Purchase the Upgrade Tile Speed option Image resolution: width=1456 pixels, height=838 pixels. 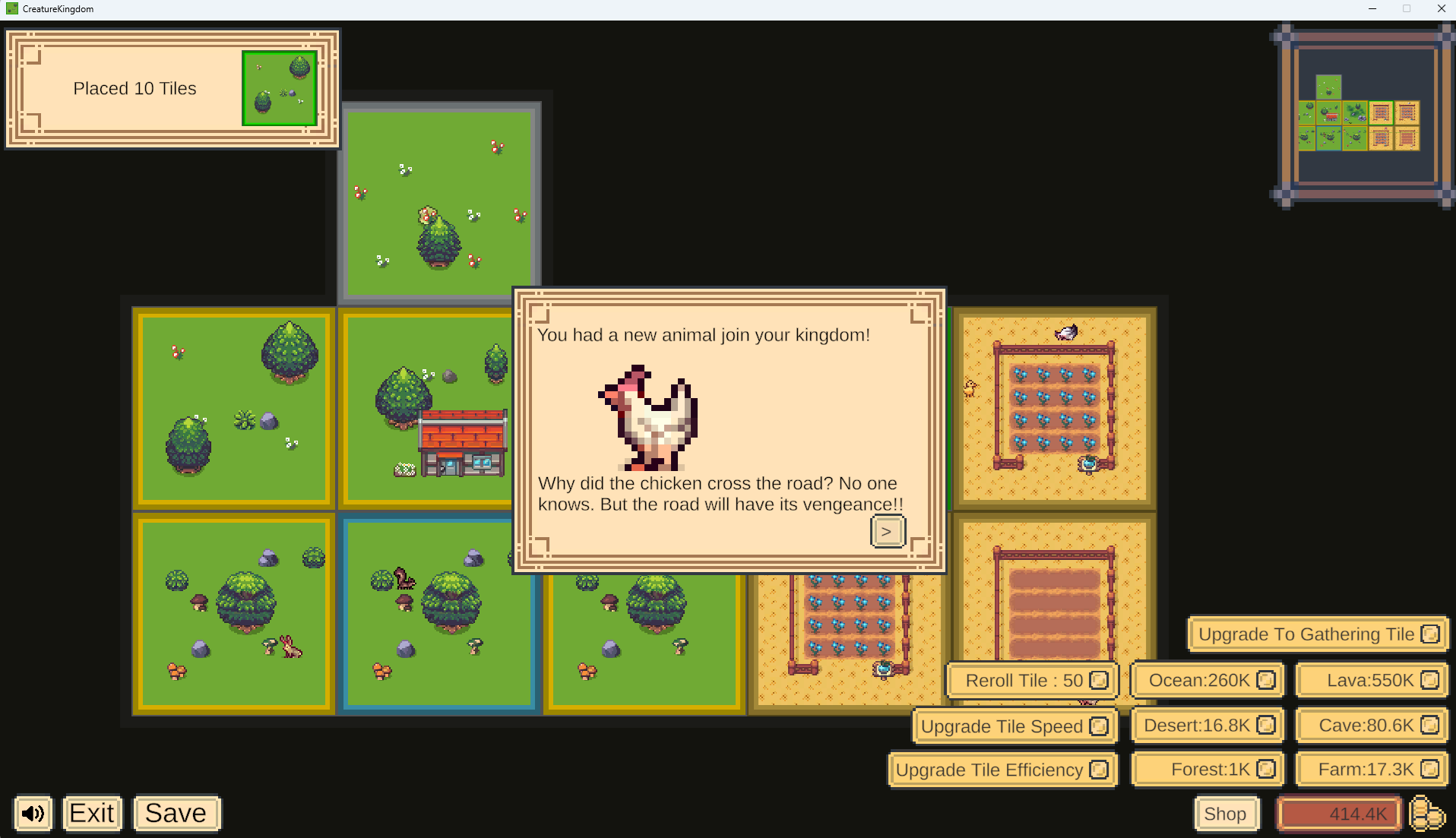(x=1002, y=726)
